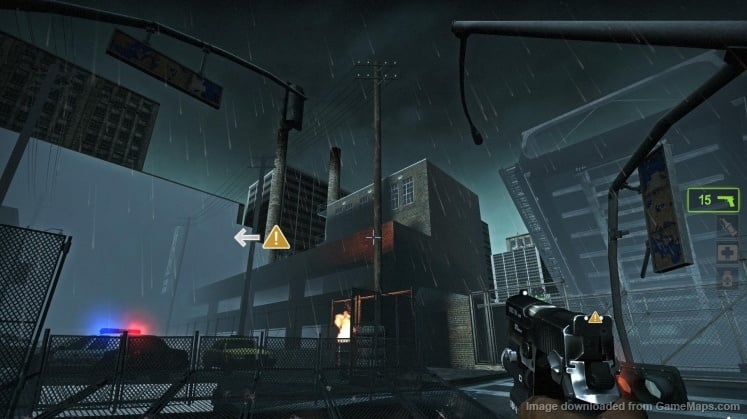
Task: Click the left-arrow warning objective marker
Action: point(262,237)
